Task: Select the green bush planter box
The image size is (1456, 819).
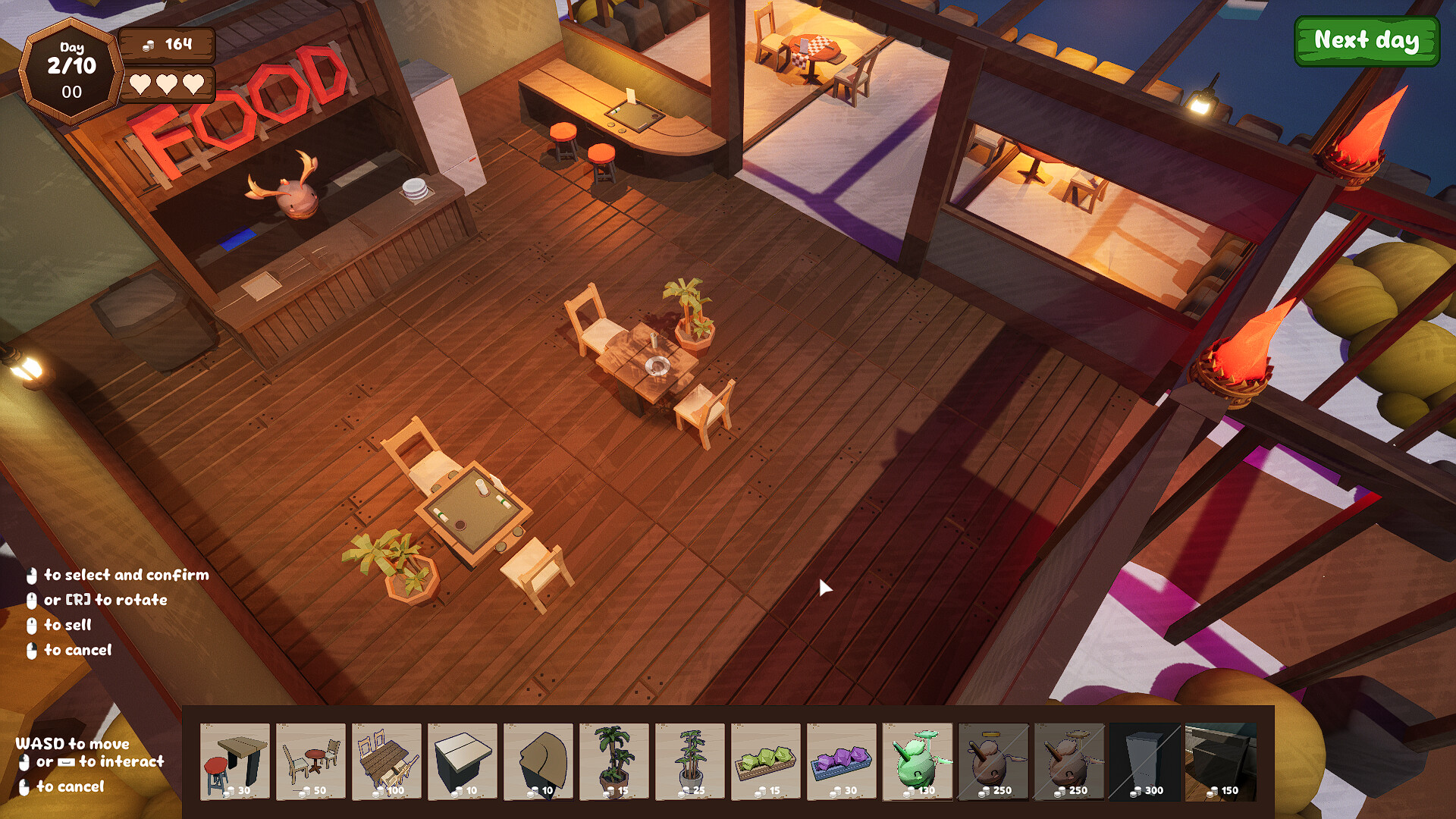Action: [x=766, y=761]
